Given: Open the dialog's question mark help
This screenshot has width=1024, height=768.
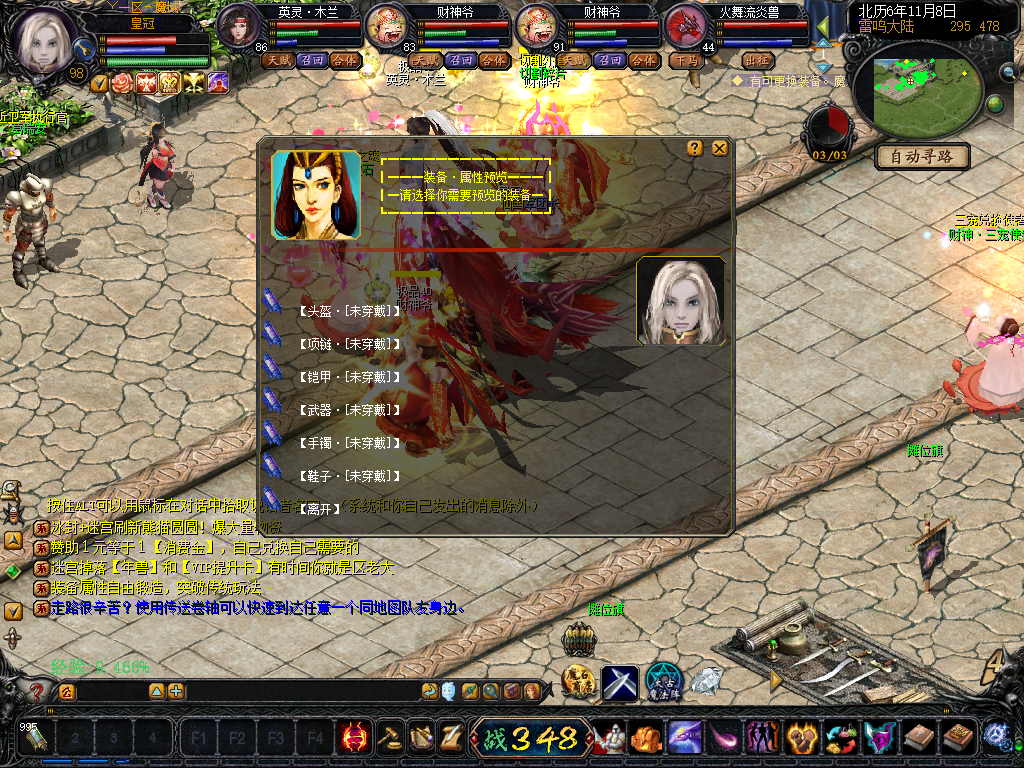Looking at the screenshot, I should (695, 148).
